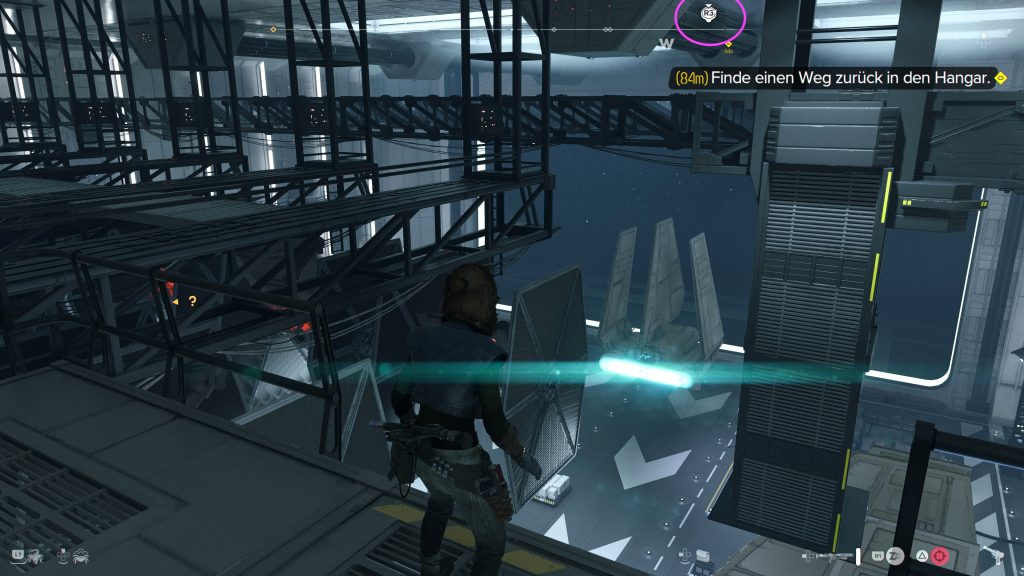Viewport: 1024px width, 576px height.
Task: Select the objective tracker "Finde einen Weg zurück in den Hangar"
Action: [838, 77]
